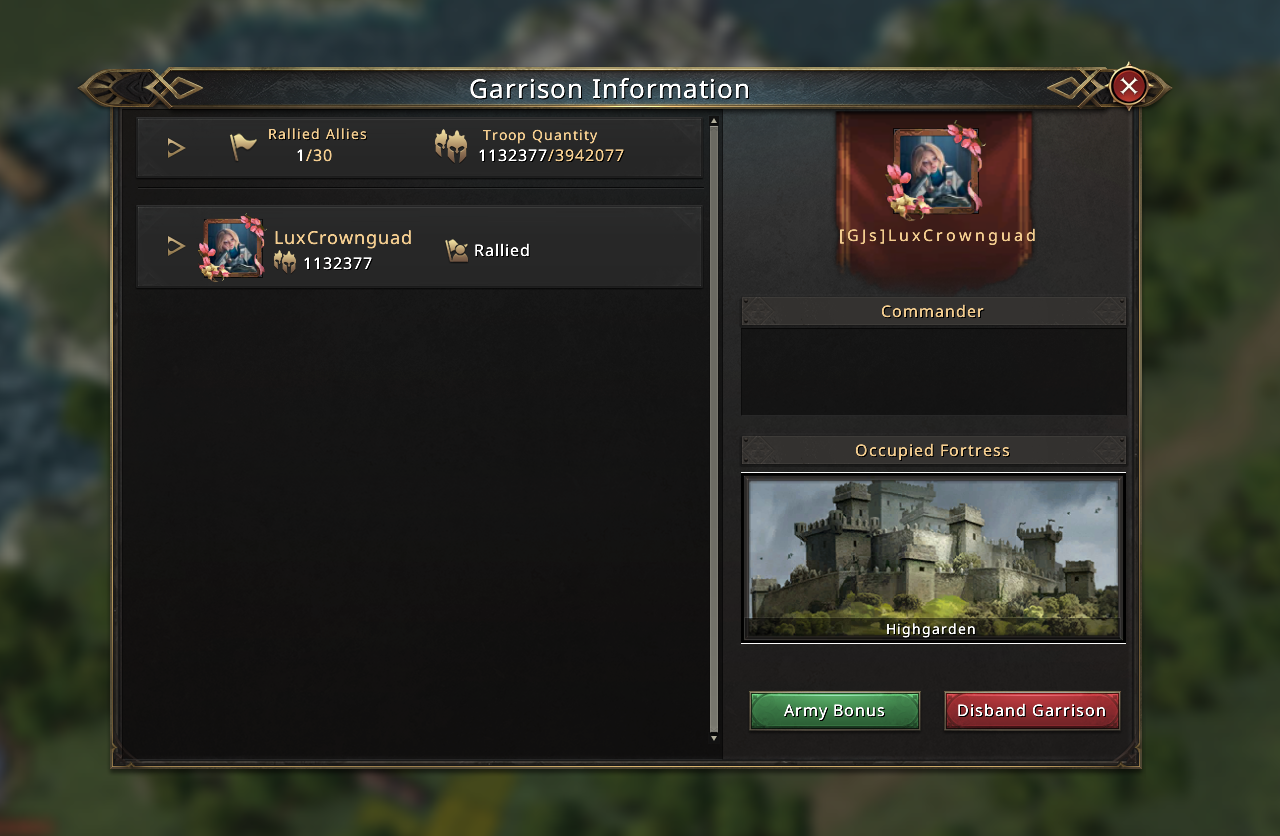Open the Army Bonus panel
The height and width of the screenshot is (836, 1280).
(834, 711)
